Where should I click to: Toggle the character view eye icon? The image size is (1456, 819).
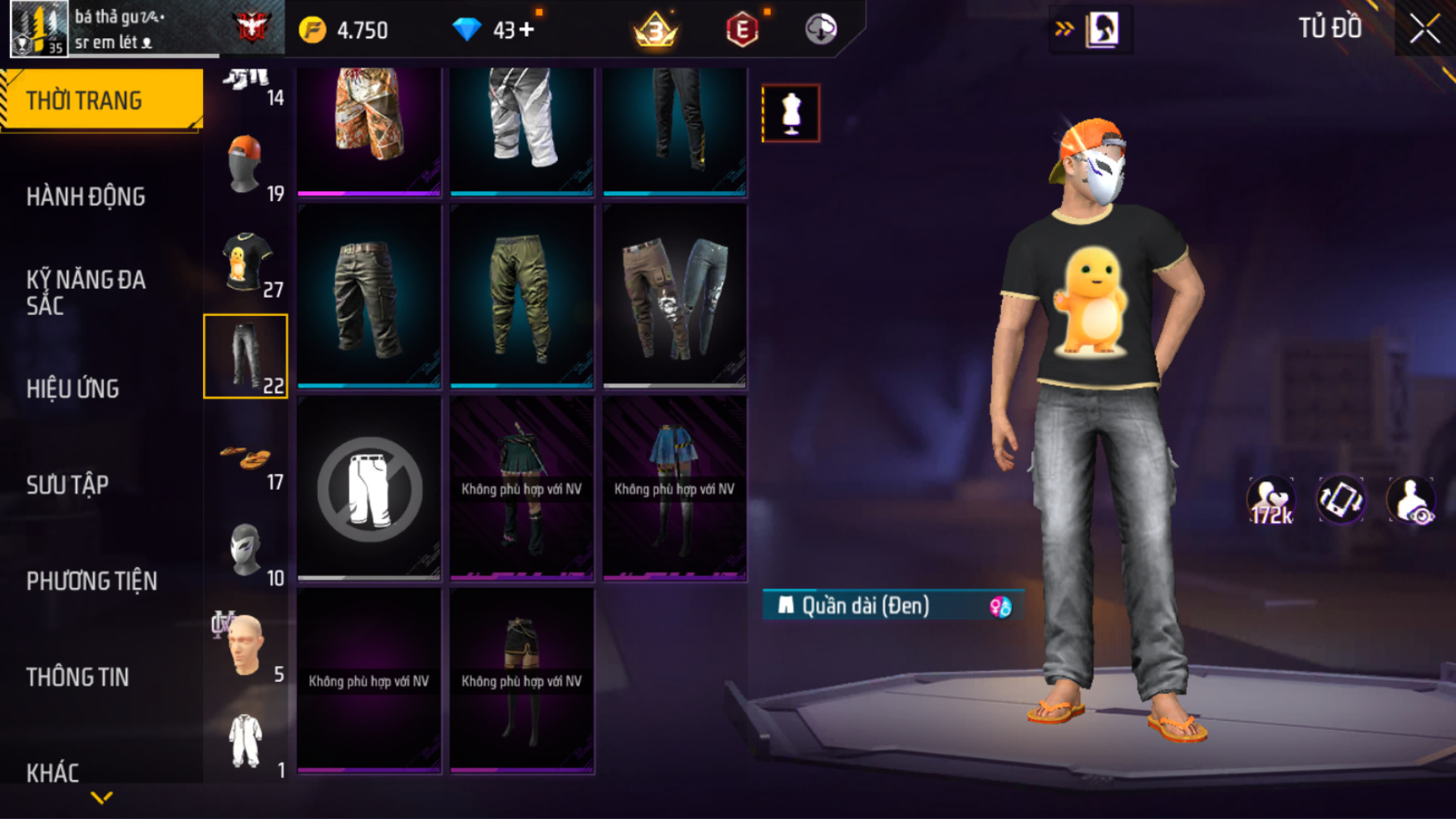coord(1410,501)
